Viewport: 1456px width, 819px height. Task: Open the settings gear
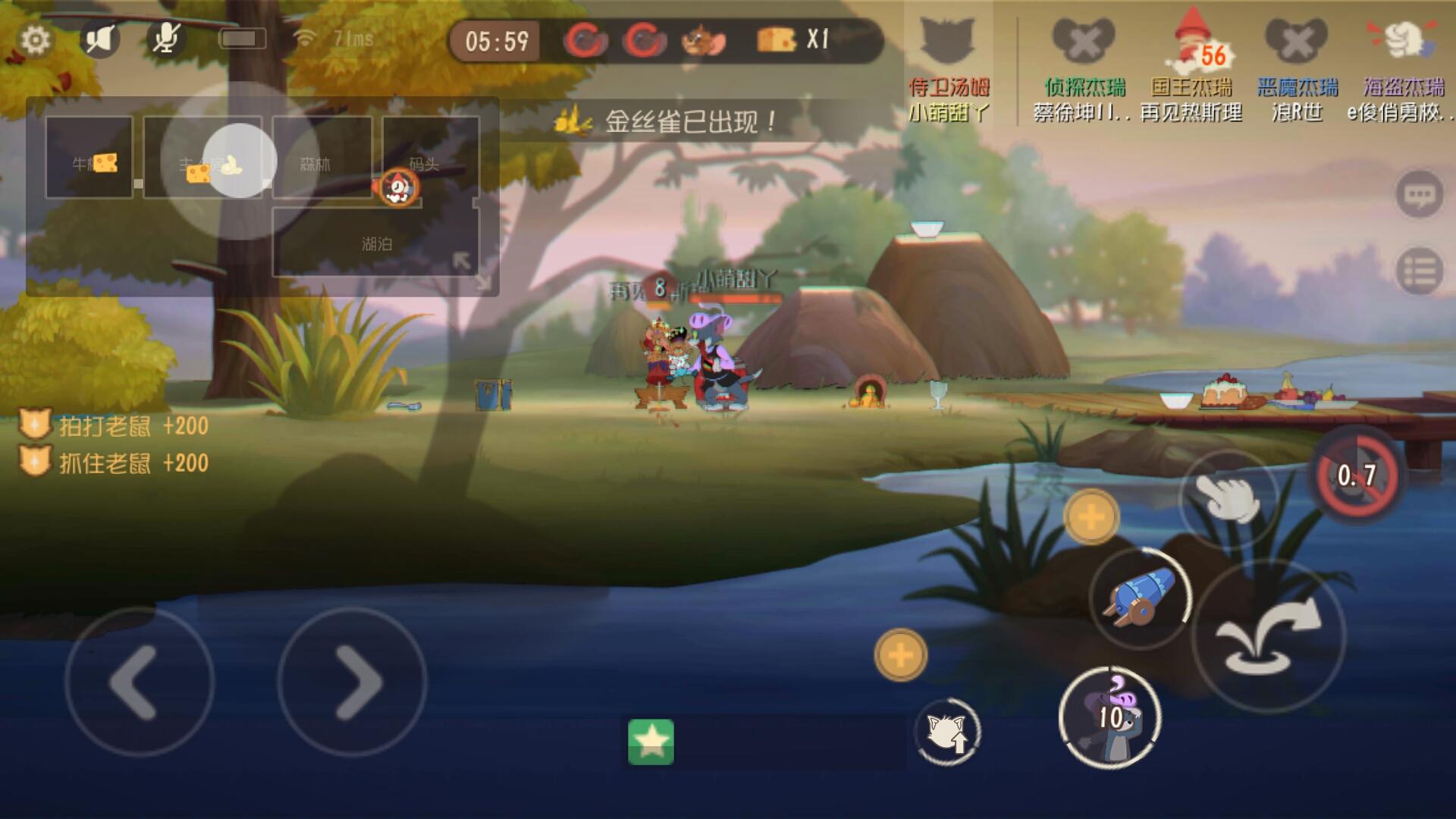pos(35,39)
